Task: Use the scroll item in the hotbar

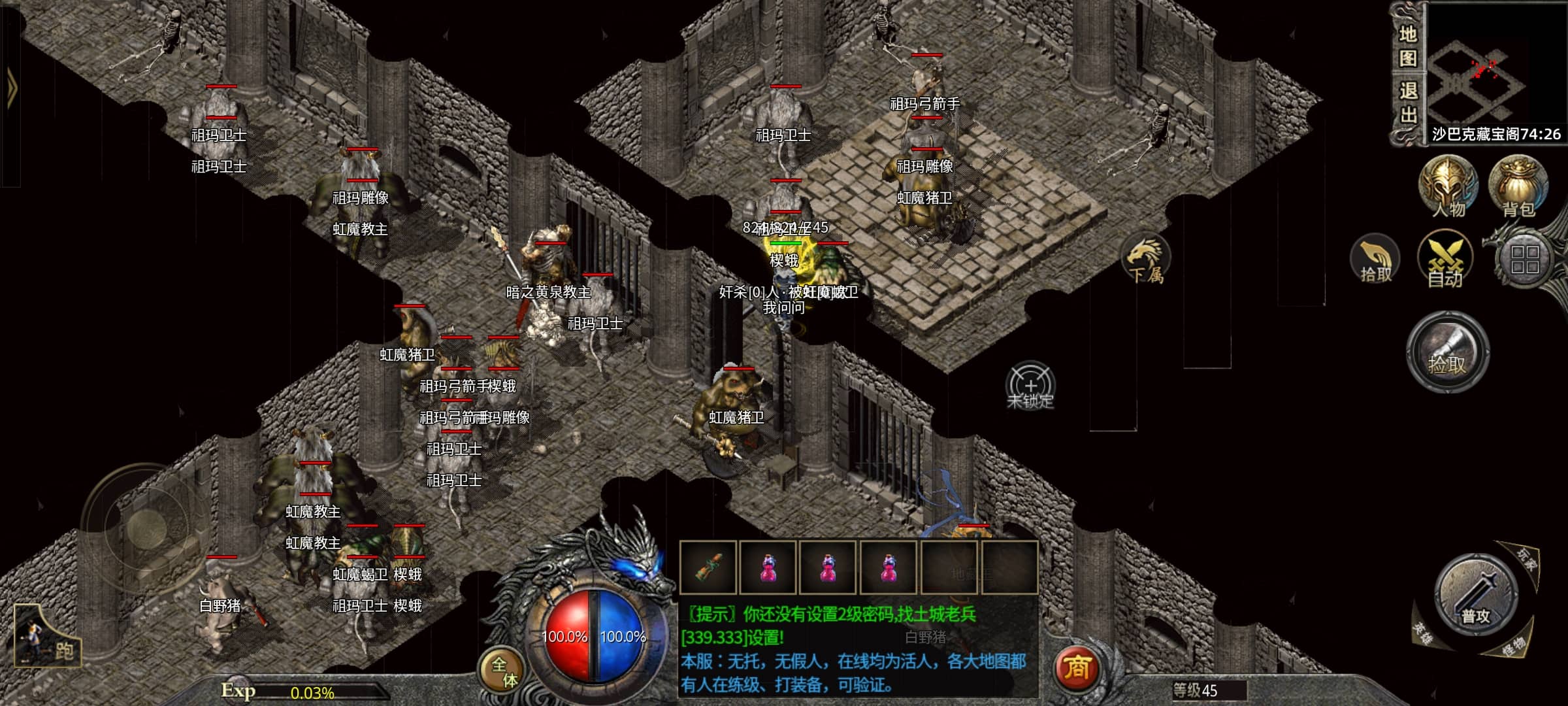Action: tap(708, 567)
